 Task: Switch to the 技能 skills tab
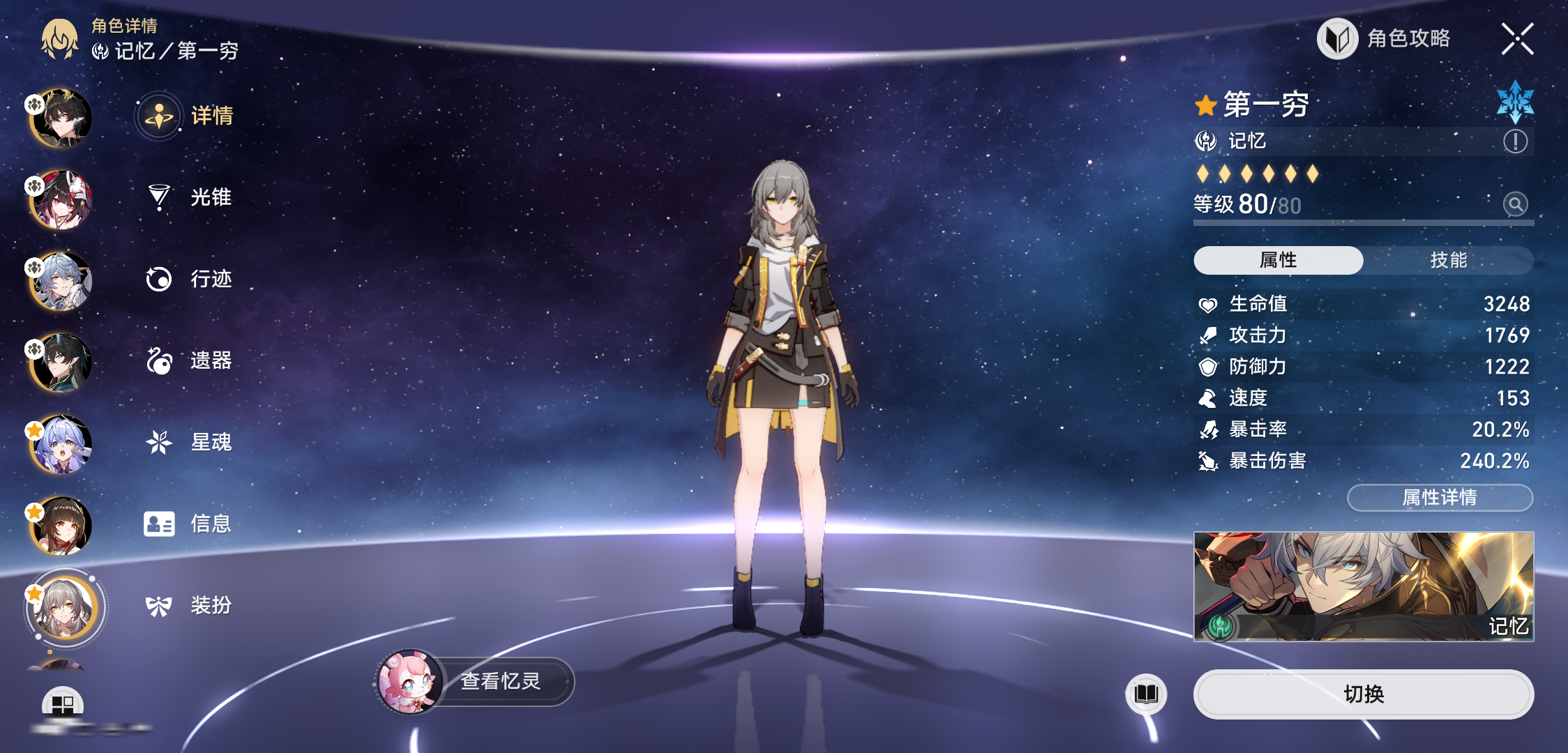[x=1448, y=260]
